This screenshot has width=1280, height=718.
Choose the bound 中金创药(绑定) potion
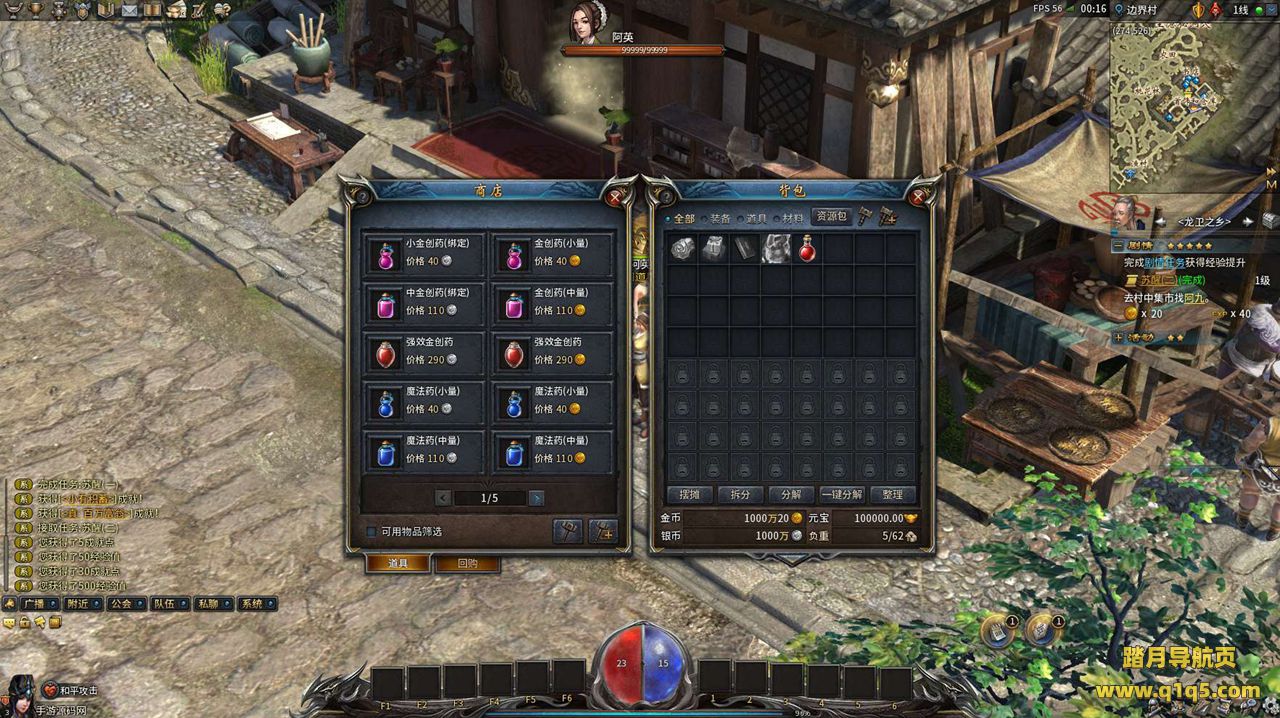[424, 303]
